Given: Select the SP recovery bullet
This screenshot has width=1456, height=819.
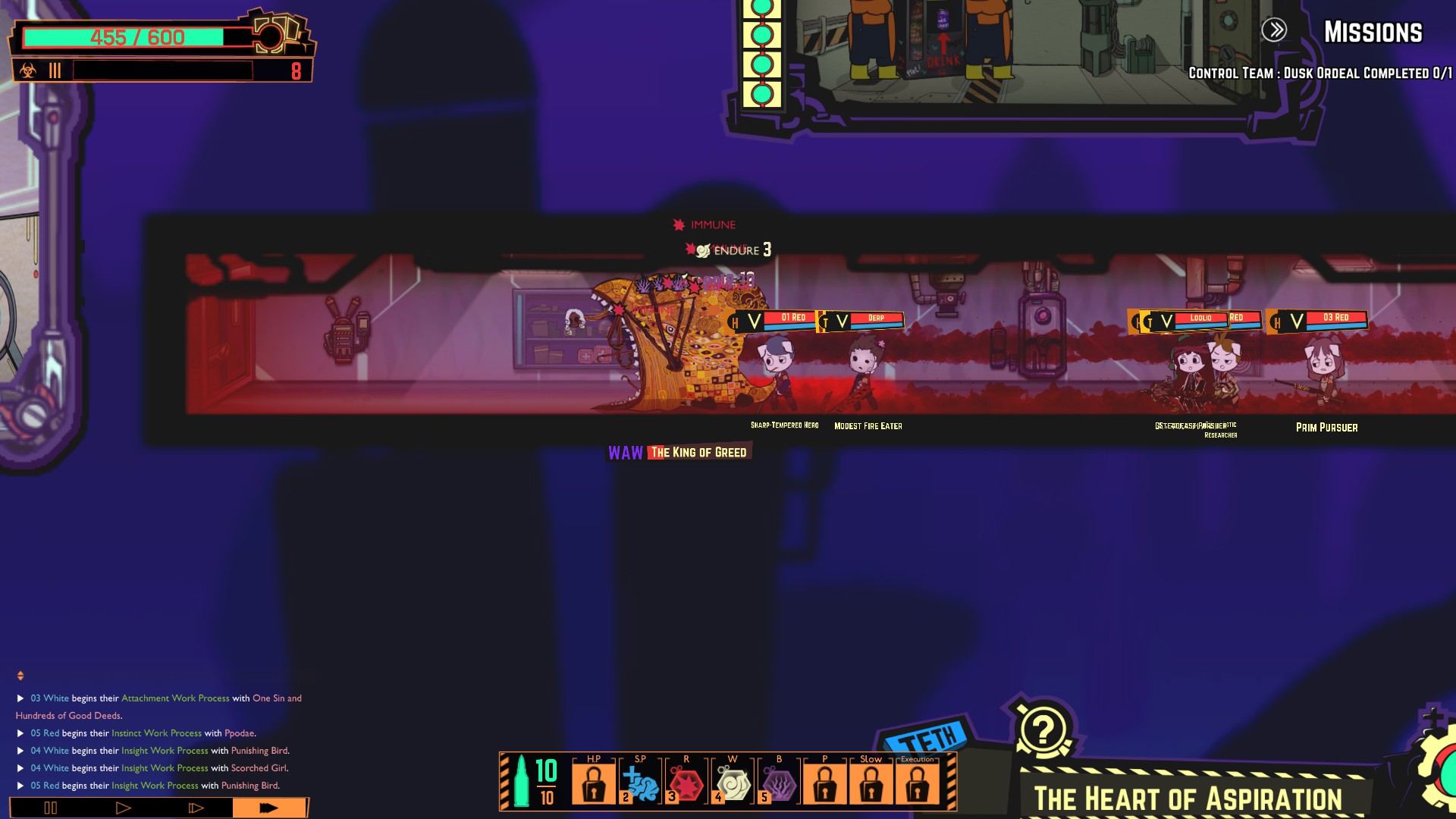Looking at the screenshot, I should click(x=641, y=783).
